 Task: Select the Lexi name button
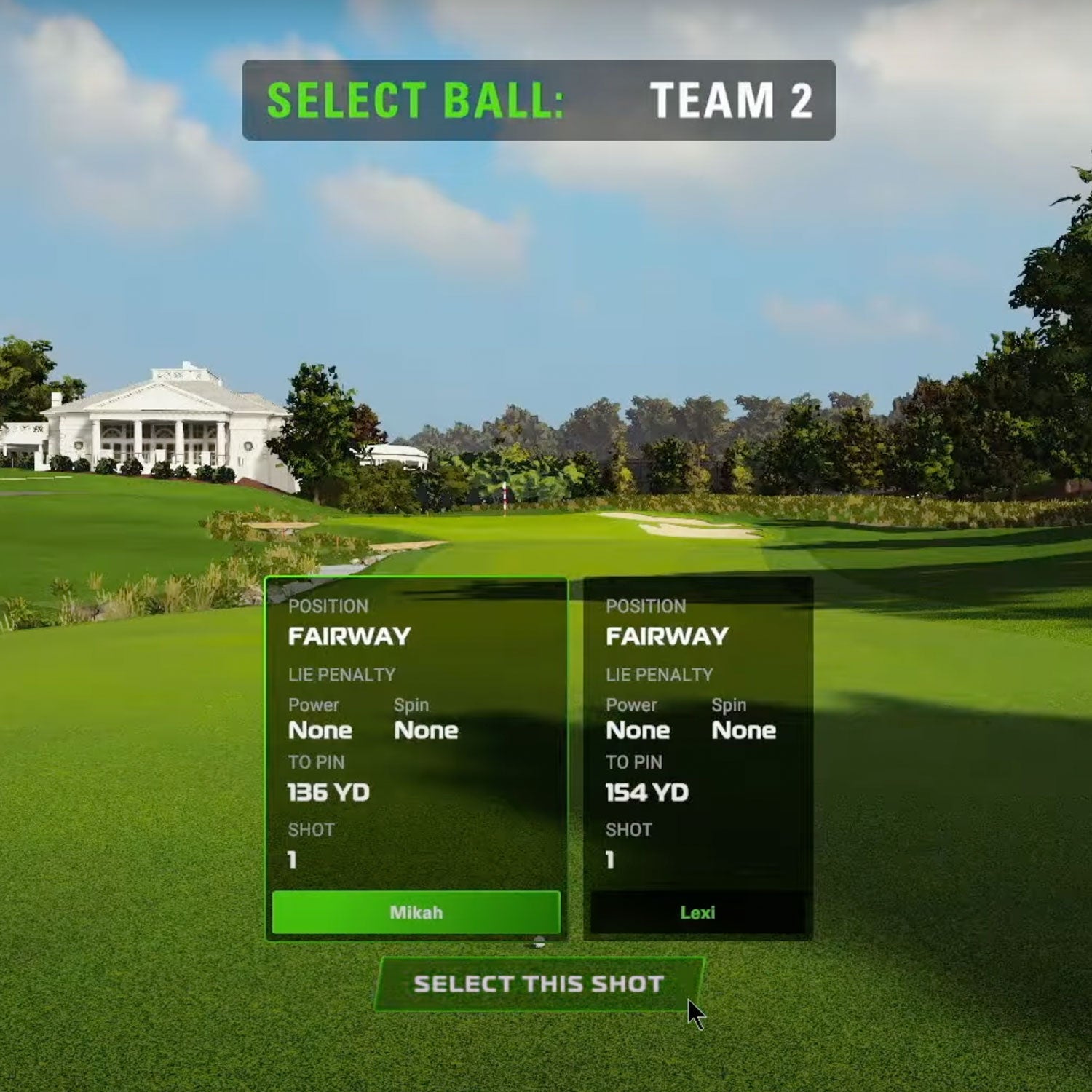697,912
